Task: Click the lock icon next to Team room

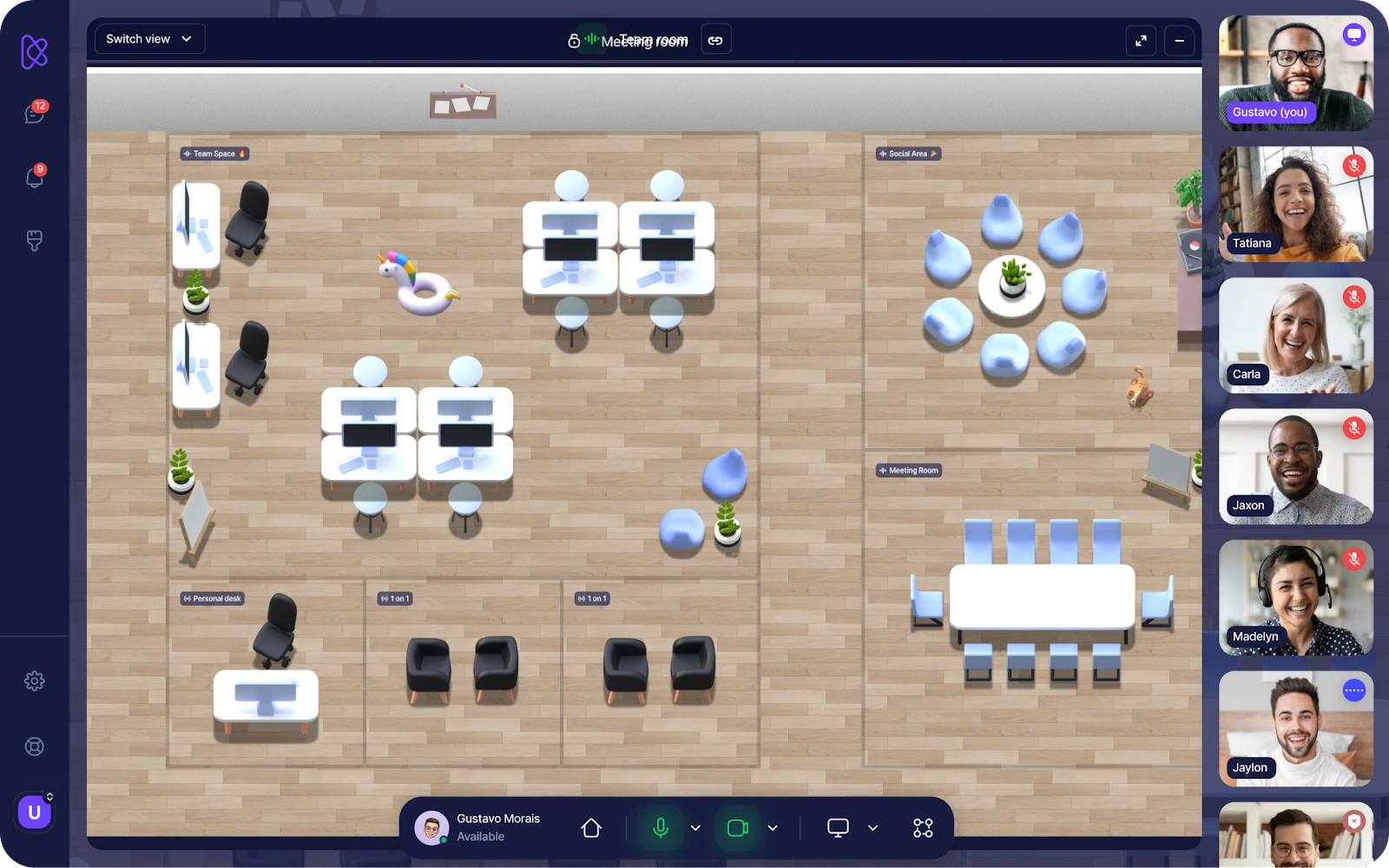Action: click(574, 40)
